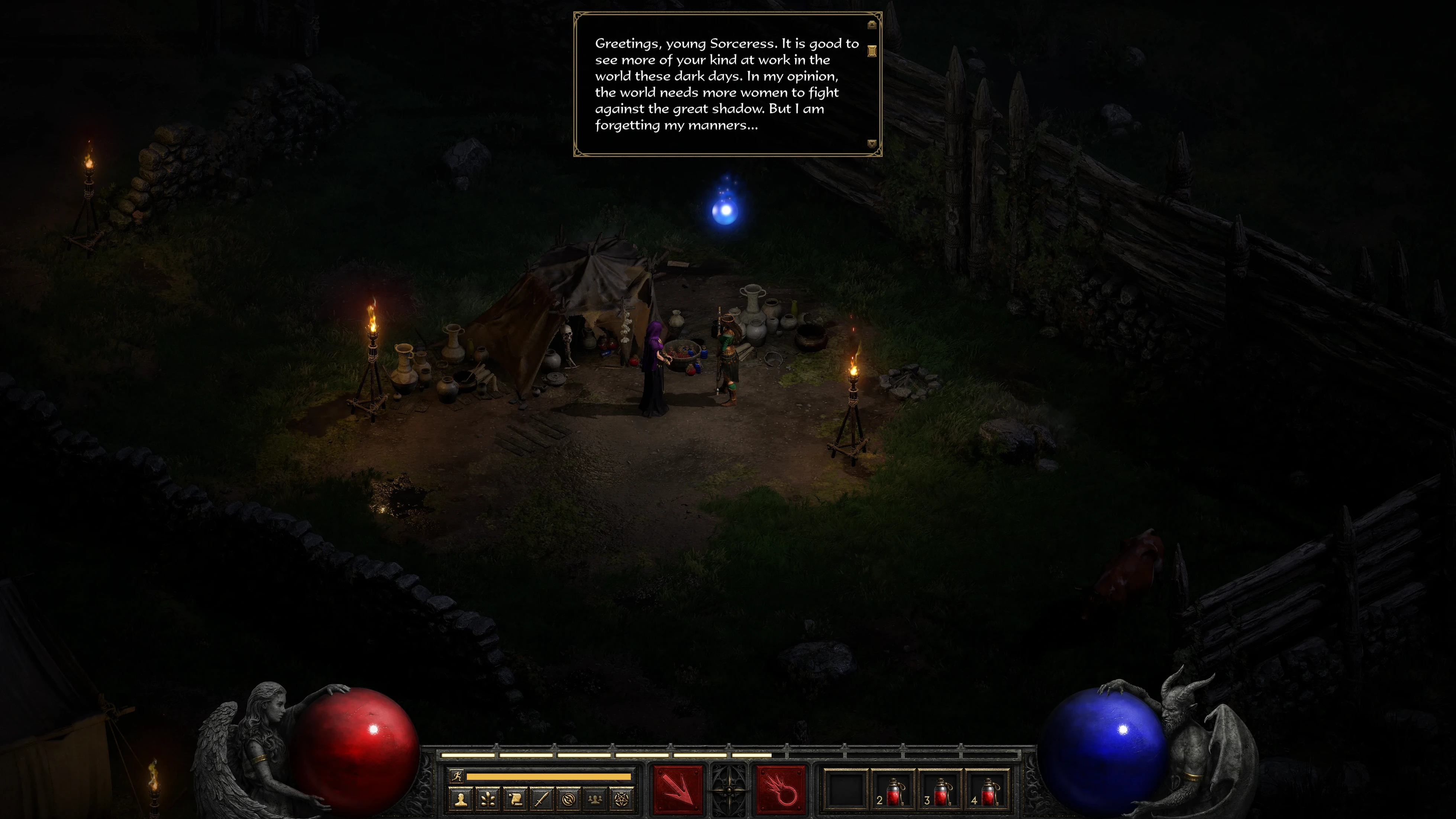The width and height of the screenshot is (1456, 819).
Task: Click the dialogue scroll-down arrow
Action: coord(872,144)
